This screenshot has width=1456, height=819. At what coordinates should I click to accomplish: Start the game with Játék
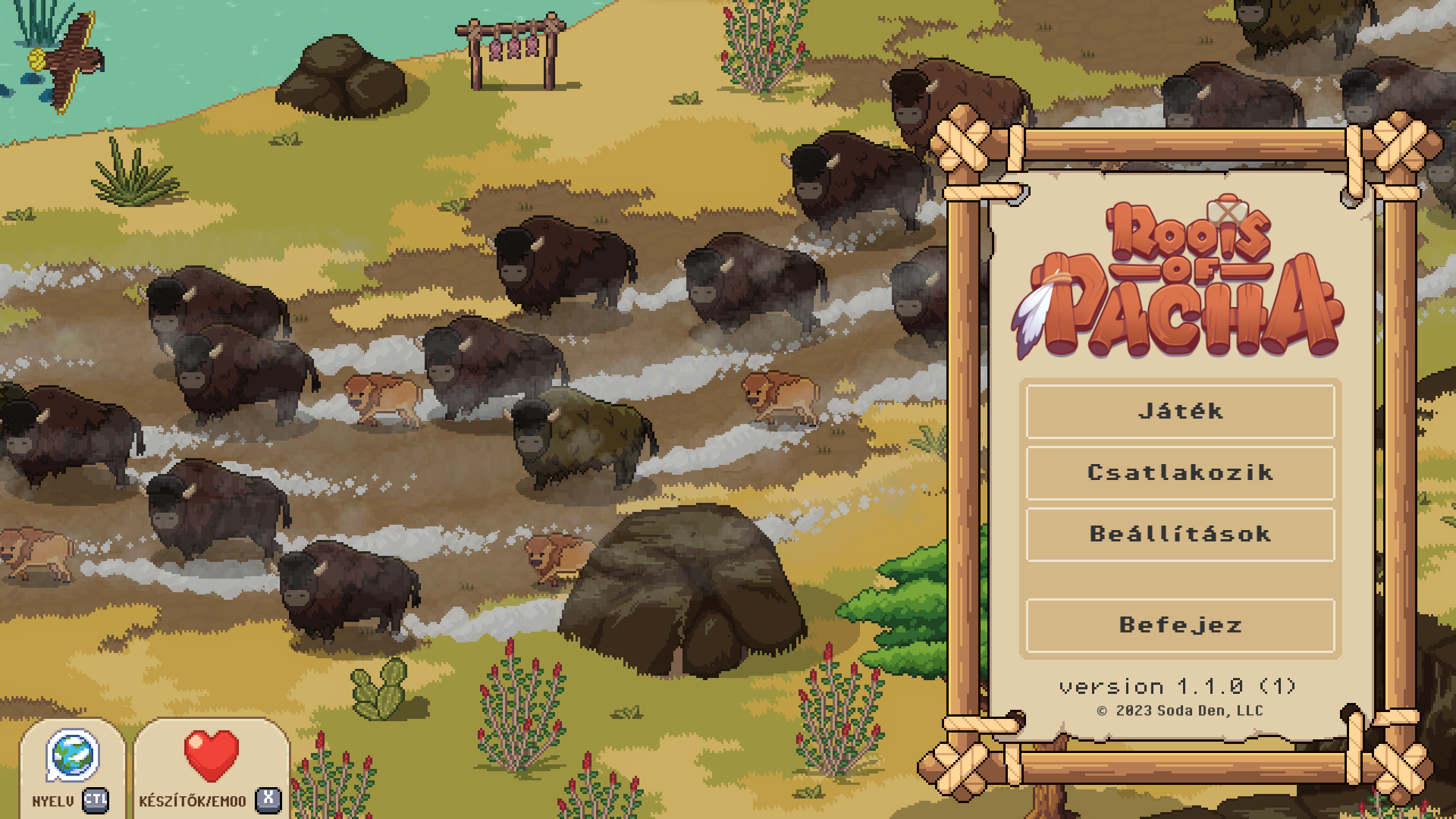pyautogui.click(x=1180, y=412)
